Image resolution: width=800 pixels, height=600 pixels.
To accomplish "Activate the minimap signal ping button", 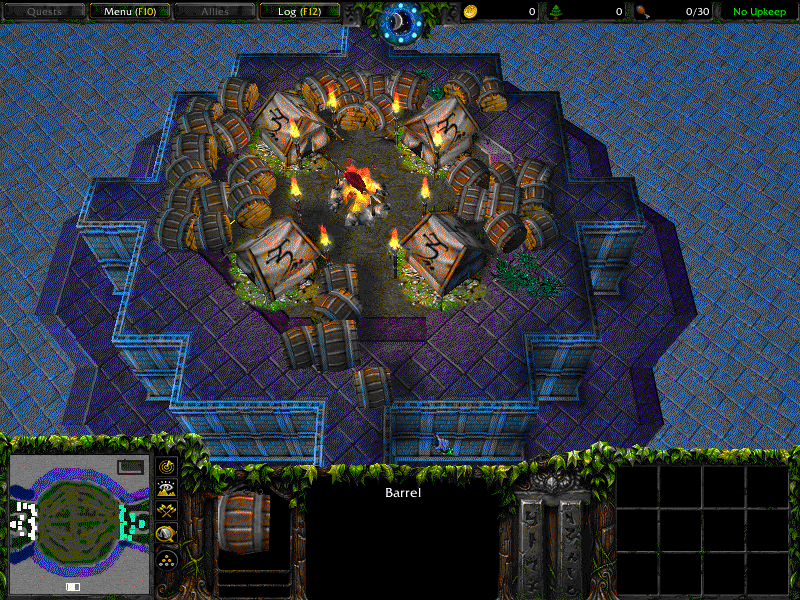I will pos(166,466).
